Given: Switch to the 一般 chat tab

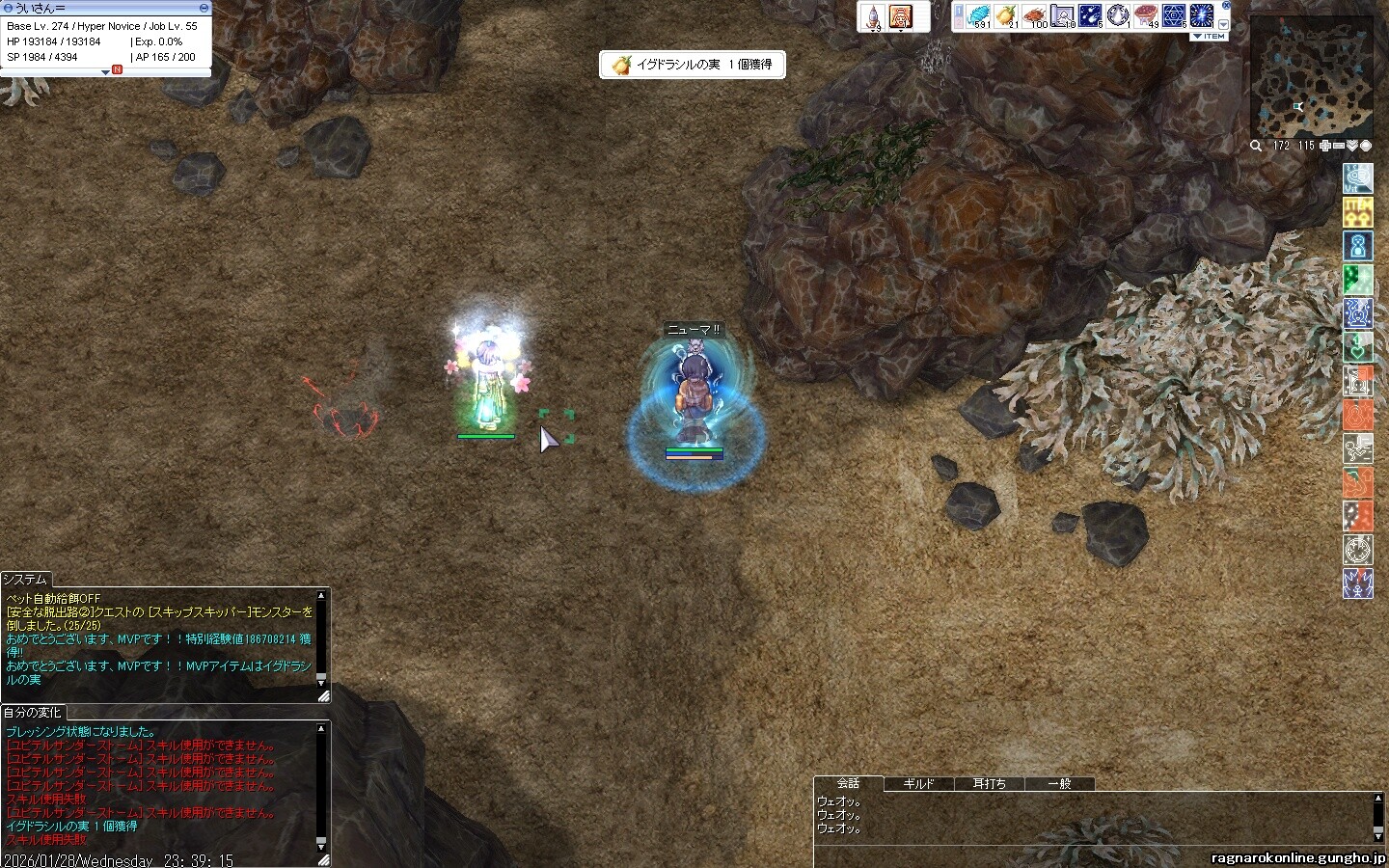Looking at the screenshot, I should click(x=1059, y=784).
